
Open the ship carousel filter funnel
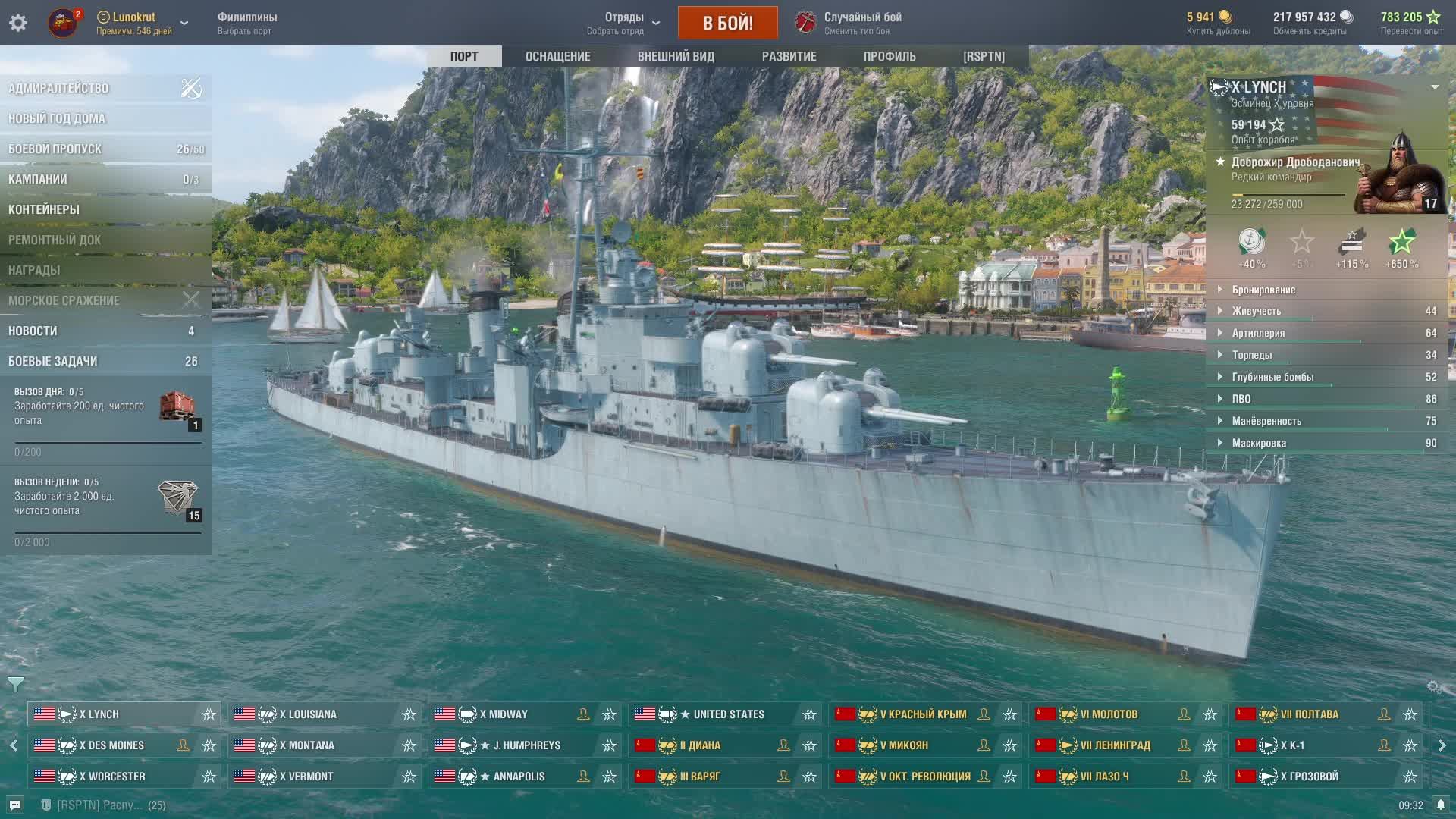[x=15, y=684]
